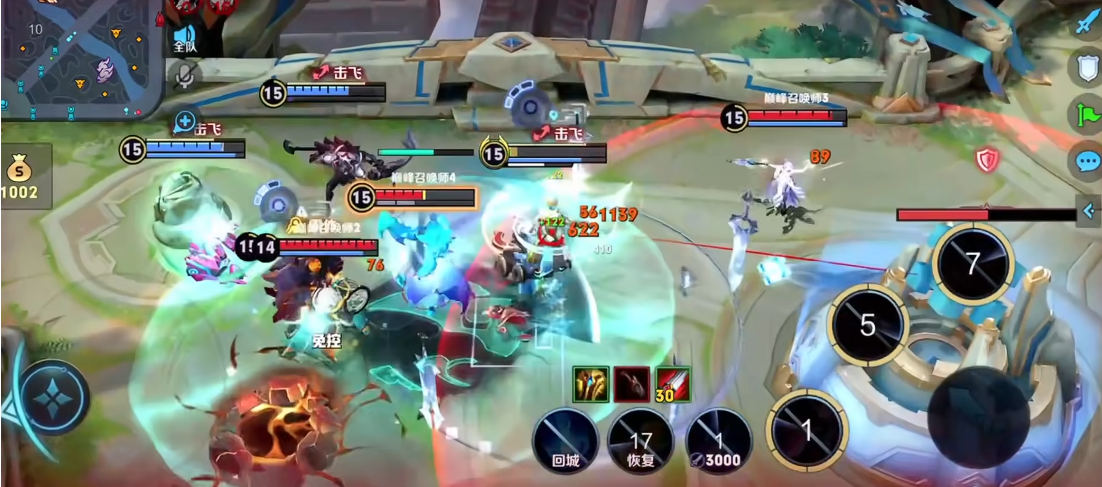
Task: Open the chat bubble quick messages
Action: [x=1086, y=160]
